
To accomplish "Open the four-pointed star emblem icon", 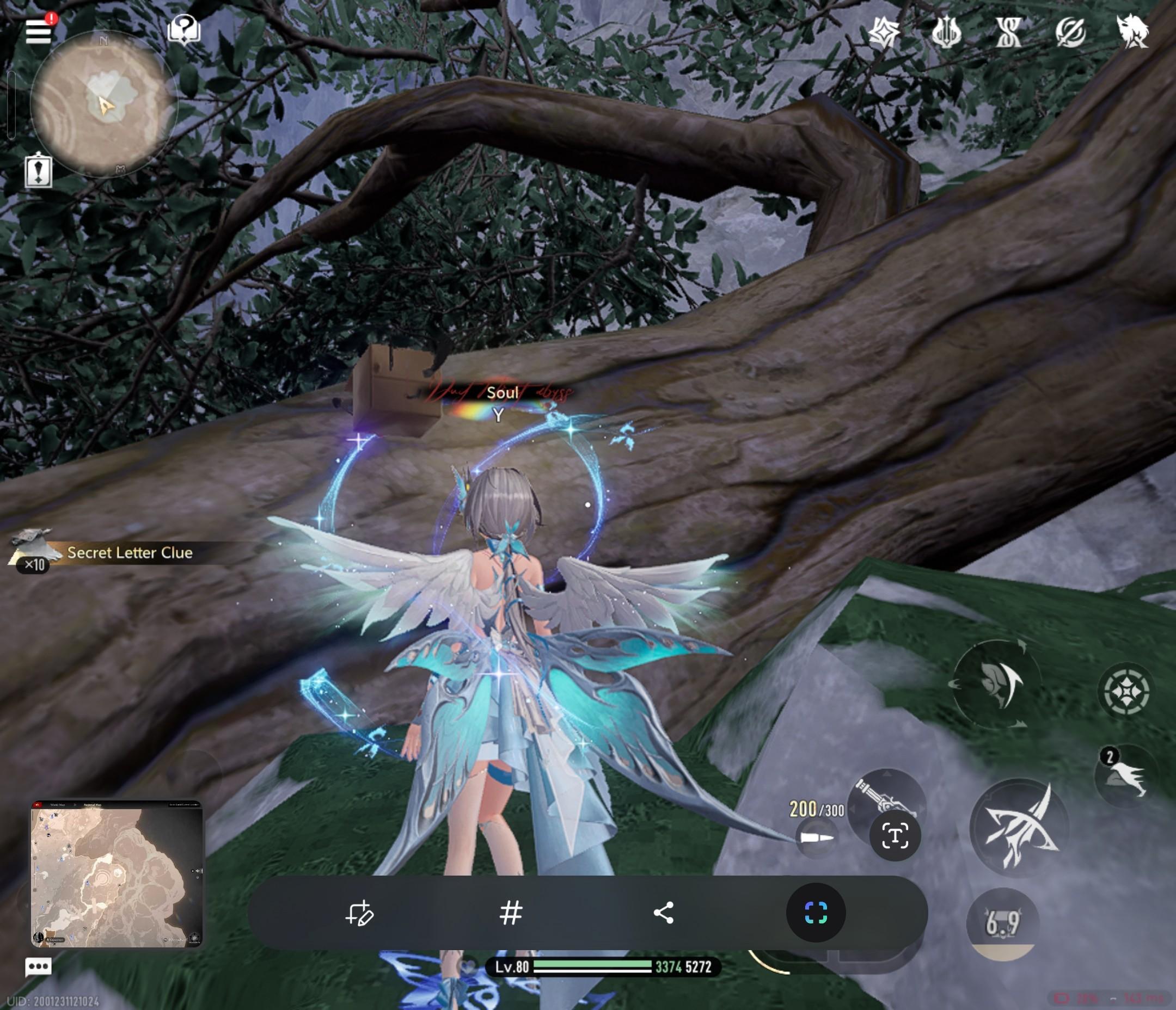I will (x=884, y=32).
